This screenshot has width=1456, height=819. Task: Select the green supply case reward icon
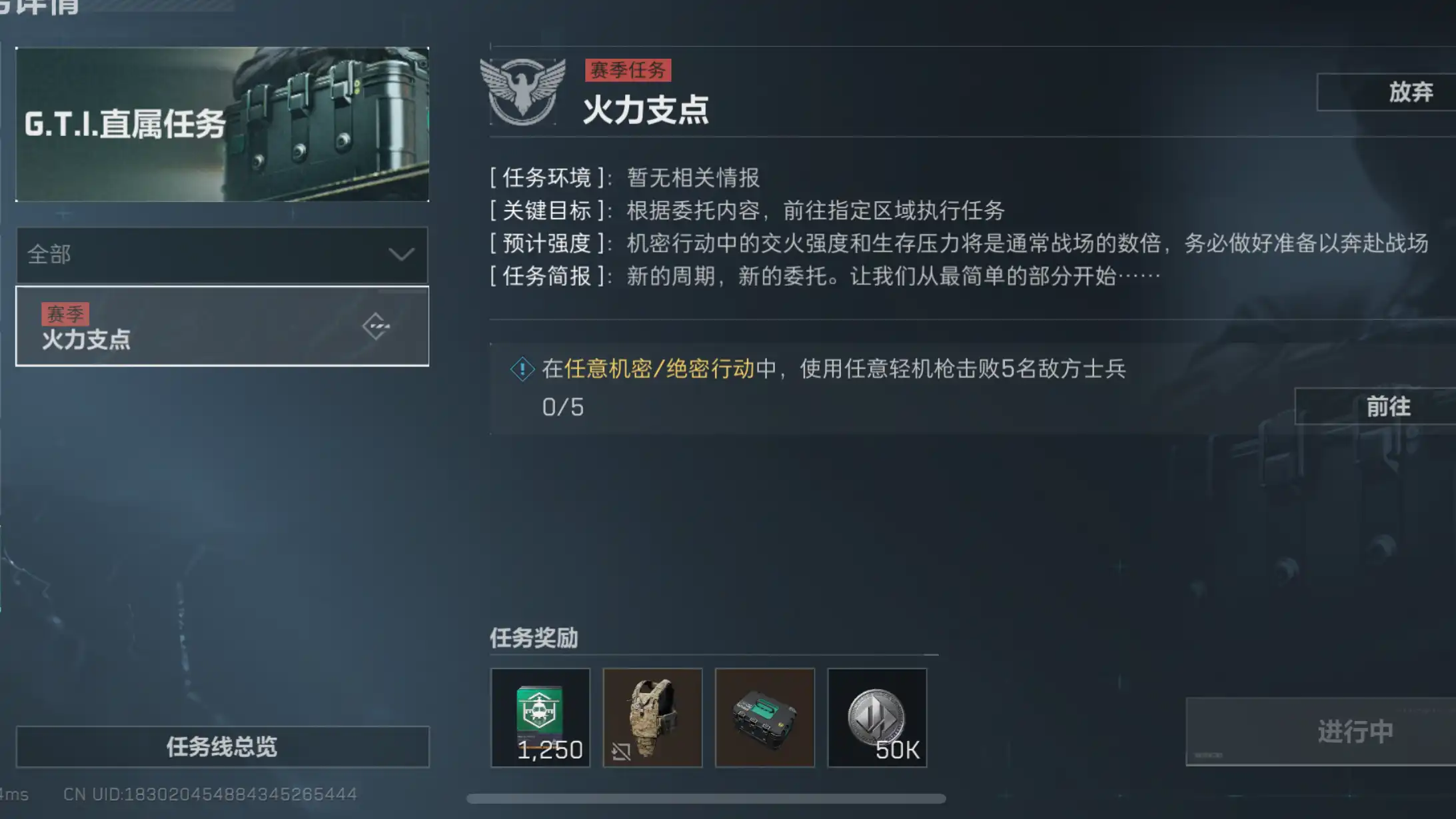point(765,718)
